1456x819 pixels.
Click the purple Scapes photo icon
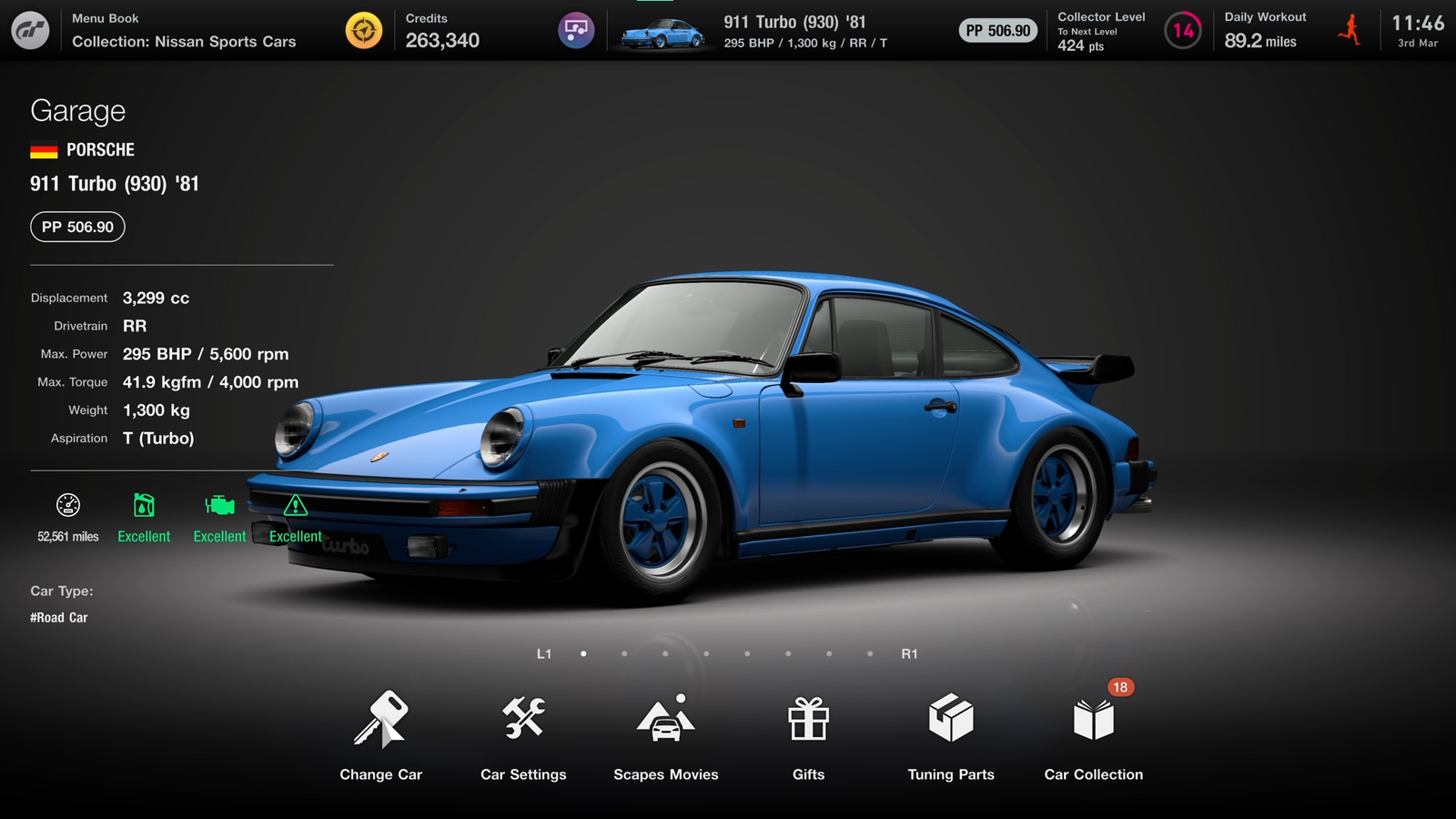(x=576, y=31)
